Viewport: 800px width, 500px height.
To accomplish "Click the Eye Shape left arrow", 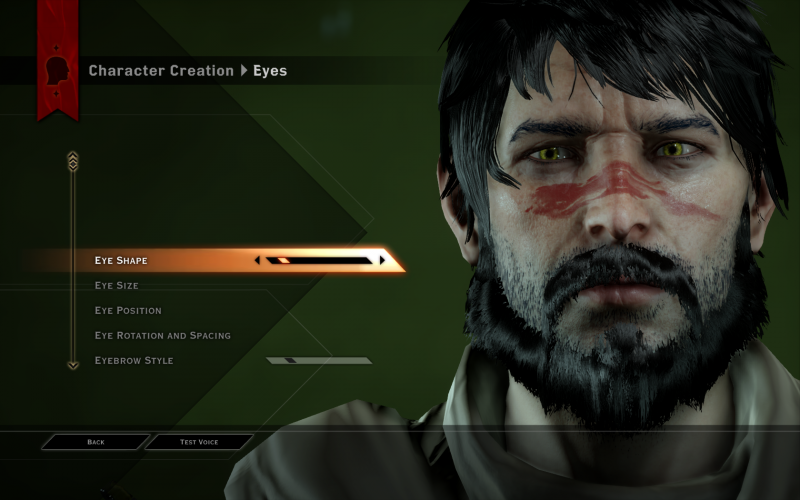I will 258,261.
